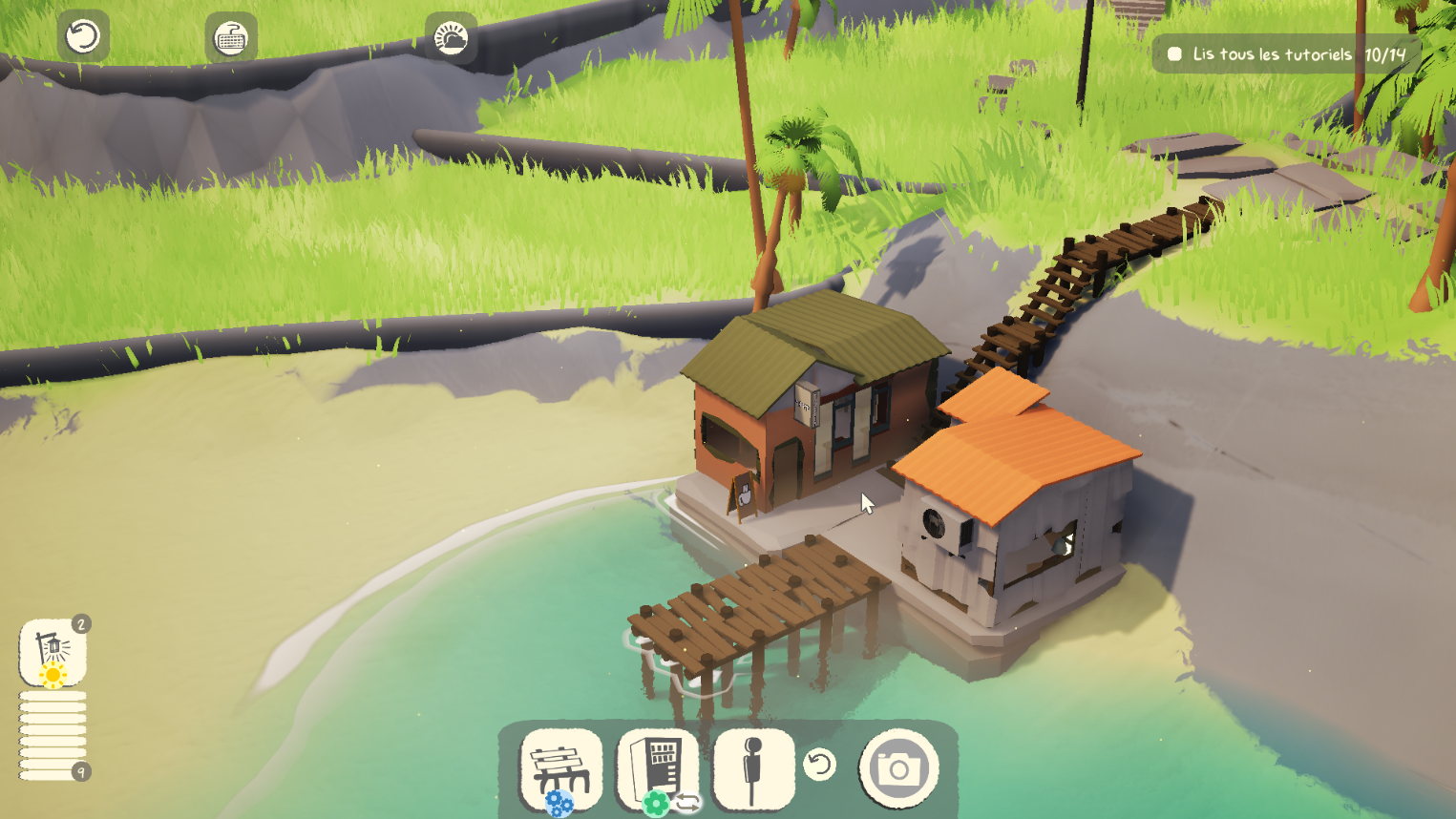Select the street lantern card
1456x819 pixels.
click(x=53, y=652)
